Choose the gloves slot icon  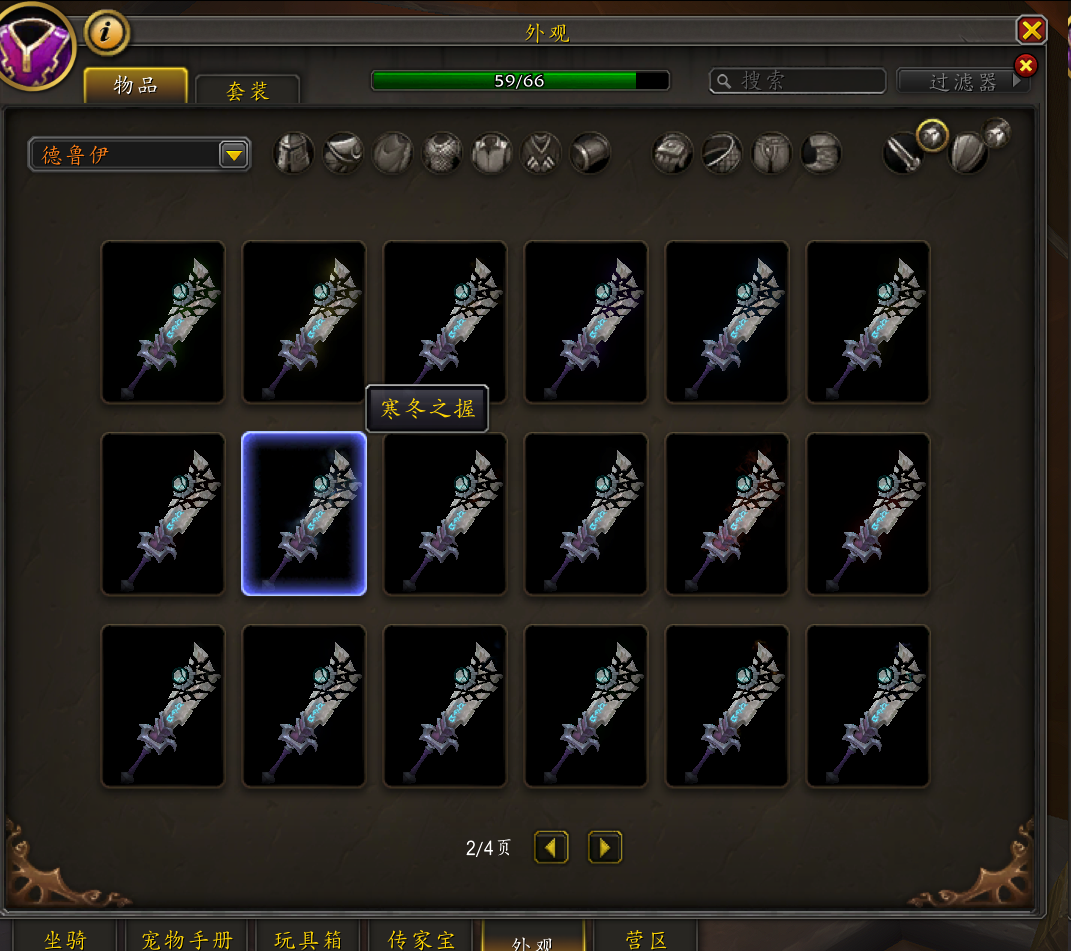pyautogui.click(x=673, y=154)
